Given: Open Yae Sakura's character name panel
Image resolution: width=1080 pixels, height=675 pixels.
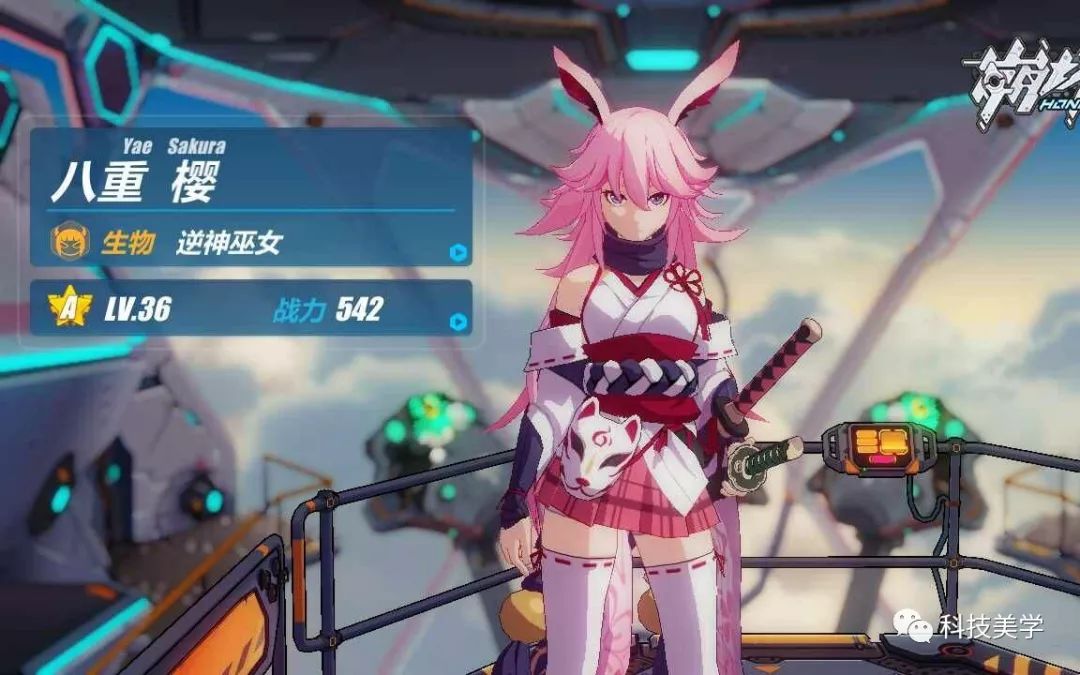Looking at the screenshot, I should click(135, 179).
